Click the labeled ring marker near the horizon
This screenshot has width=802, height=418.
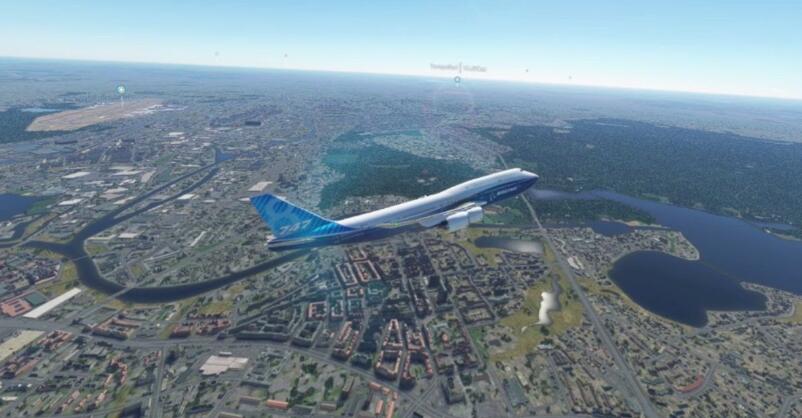coord(457,79)
